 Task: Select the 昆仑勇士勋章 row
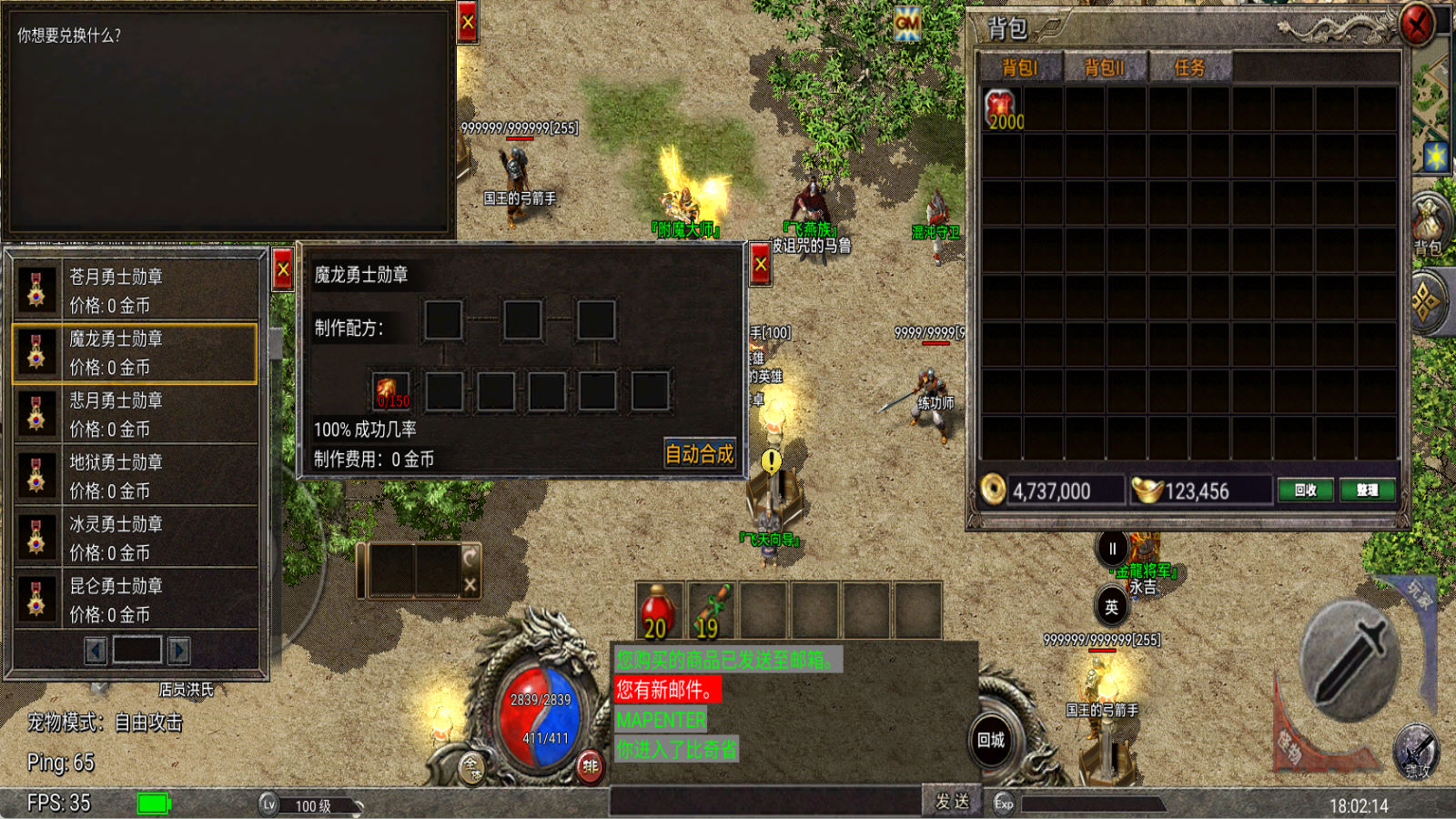coord(135,600)
